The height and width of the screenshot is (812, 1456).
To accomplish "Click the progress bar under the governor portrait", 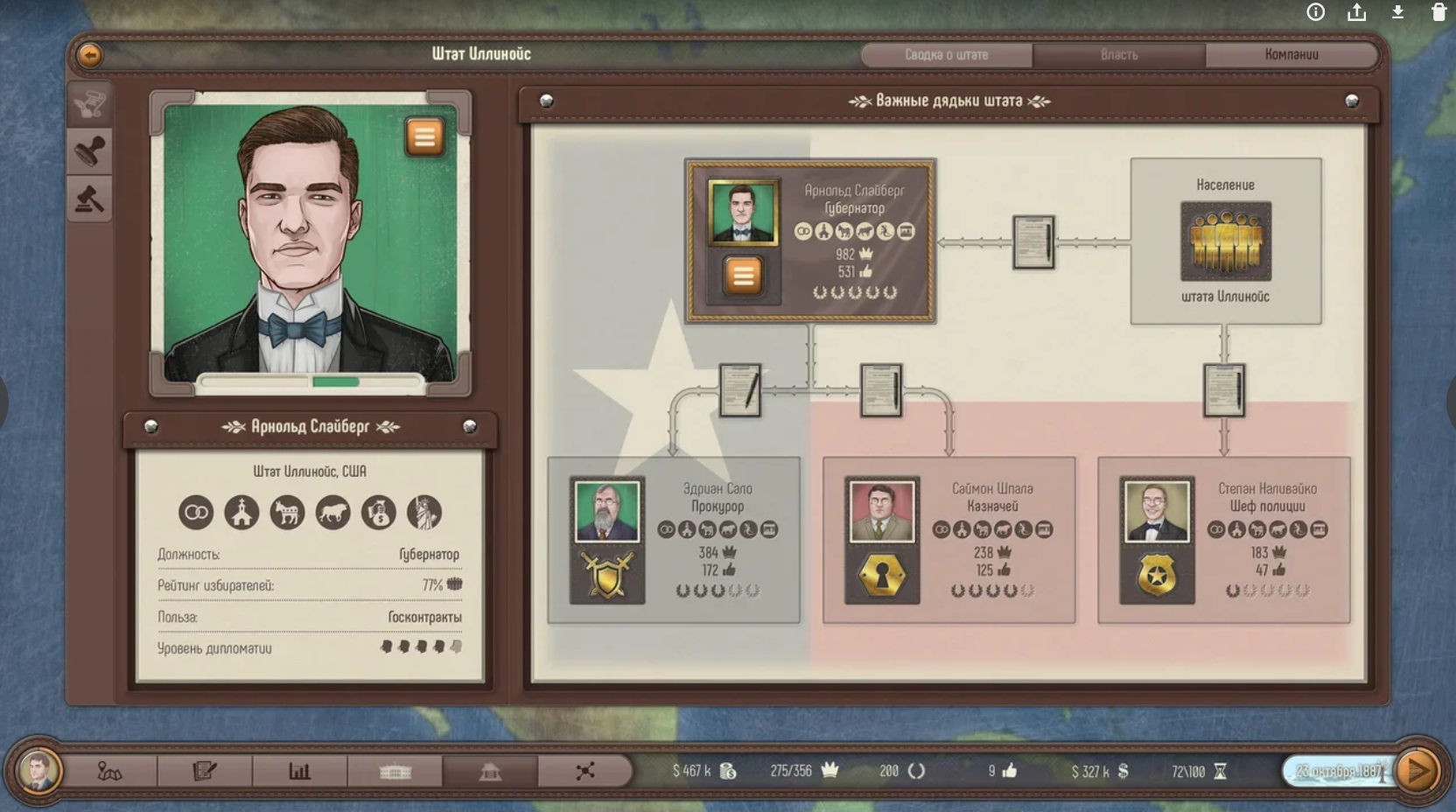I will [311, 380].
